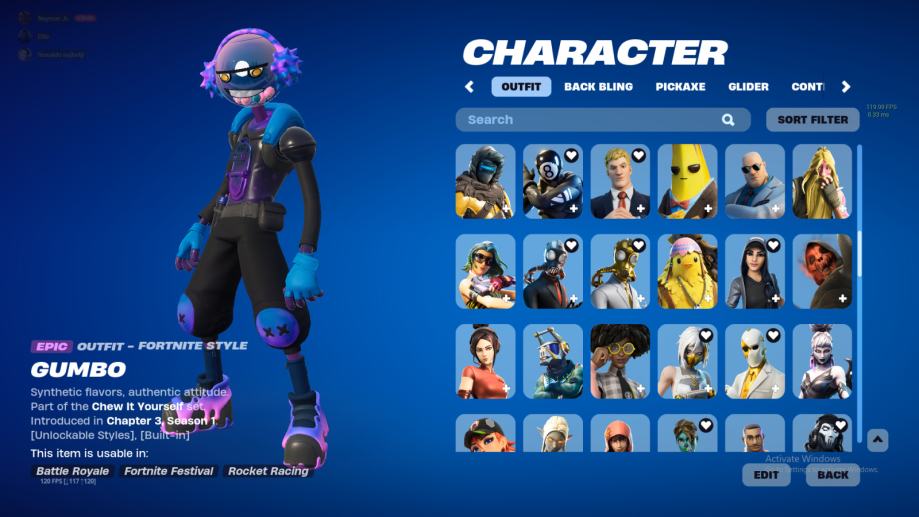Switch to the Outfit tab
Viewport: 919px width, 517px height.
(x=521, y=87)
